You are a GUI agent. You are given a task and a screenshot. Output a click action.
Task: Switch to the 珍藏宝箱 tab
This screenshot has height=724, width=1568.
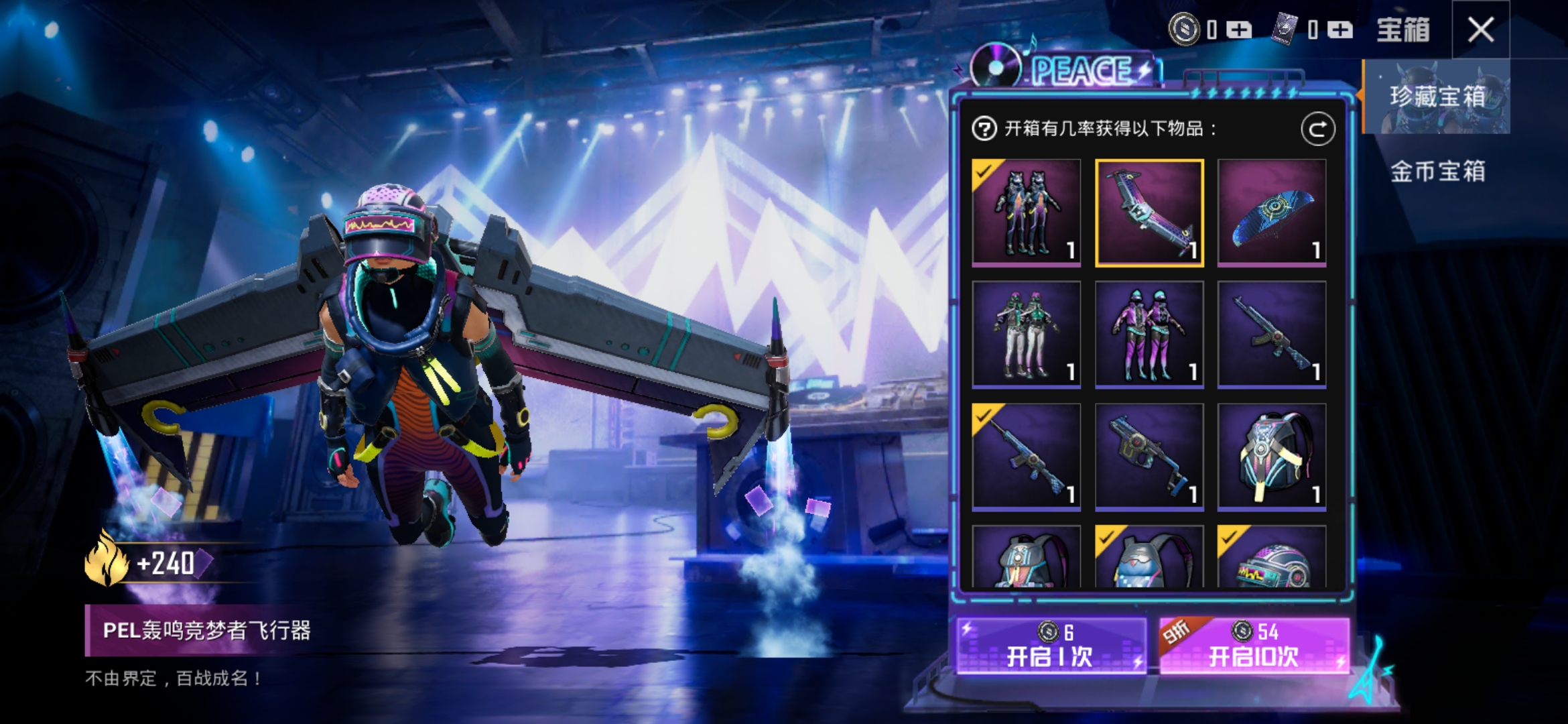click(1437, 97)
